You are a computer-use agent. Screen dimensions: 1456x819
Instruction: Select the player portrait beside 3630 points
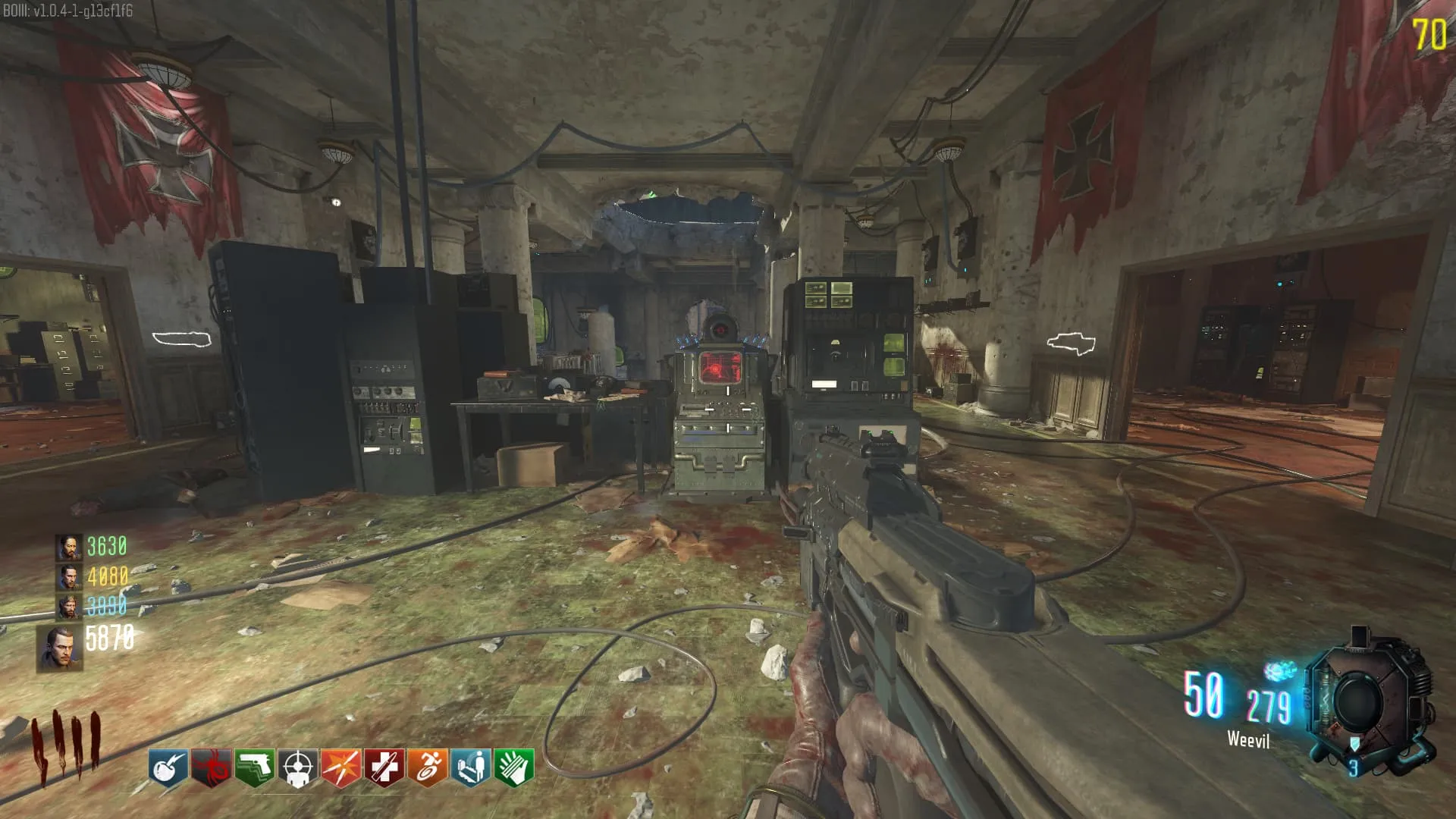pos(69,547)
